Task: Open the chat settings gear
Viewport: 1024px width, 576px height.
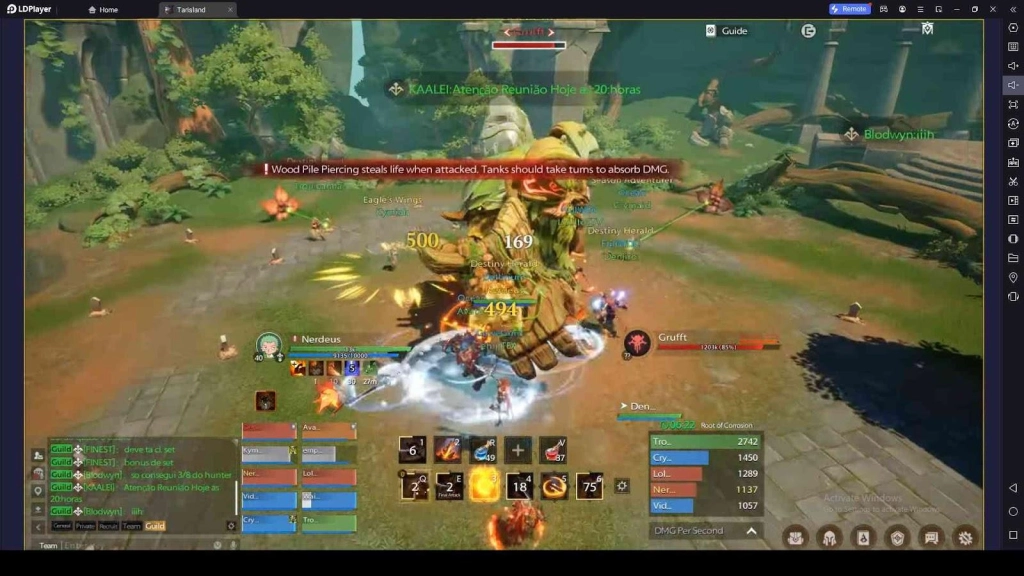Action: pos(232,526)
